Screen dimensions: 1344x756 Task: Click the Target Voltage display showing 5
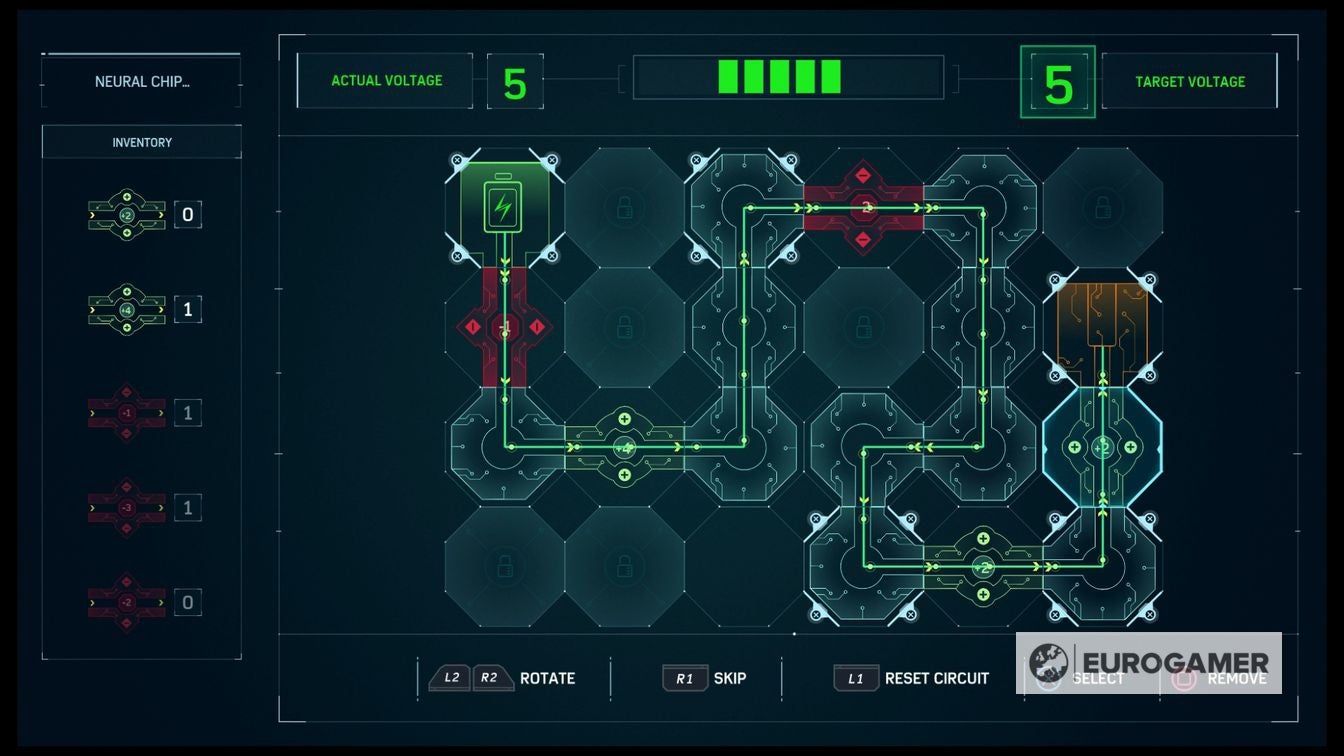click(x=1057, y=81)
